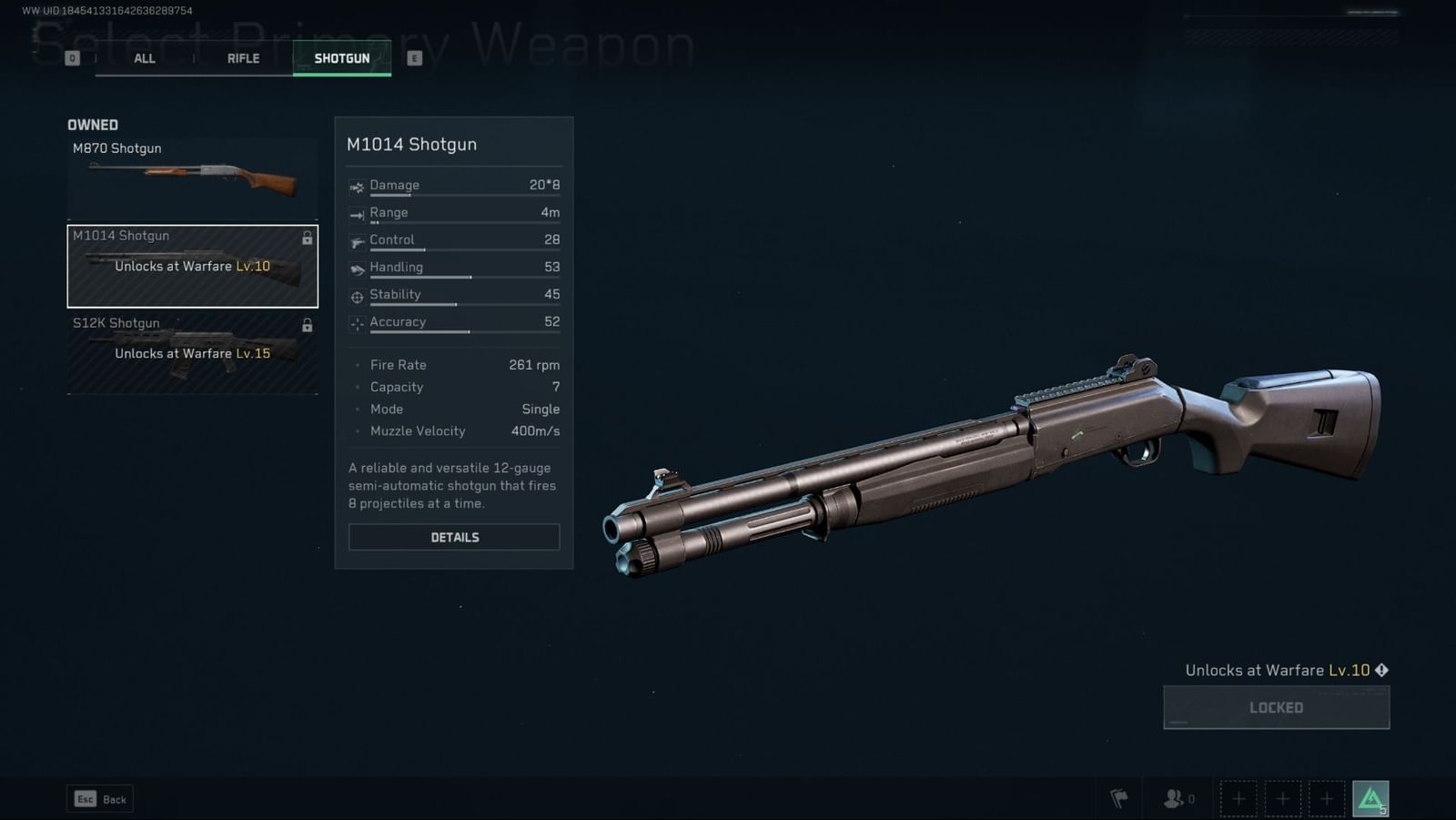Click the Accuracy reticle icon
This screenshot has width=1456, height=820.
(357, 322)
